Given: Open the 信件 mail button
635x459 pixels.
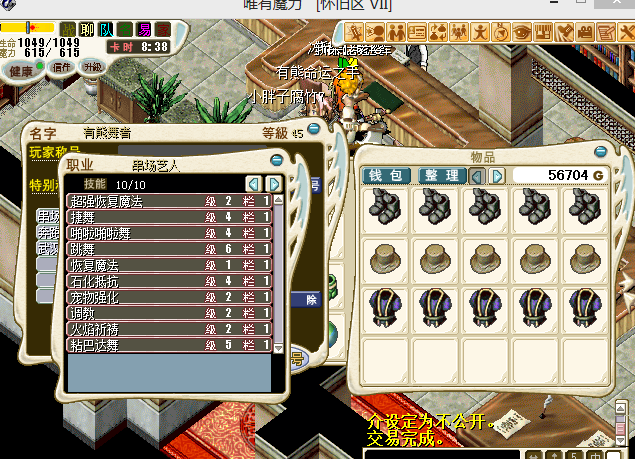Looking at the screenshot, I should point(61,67).
